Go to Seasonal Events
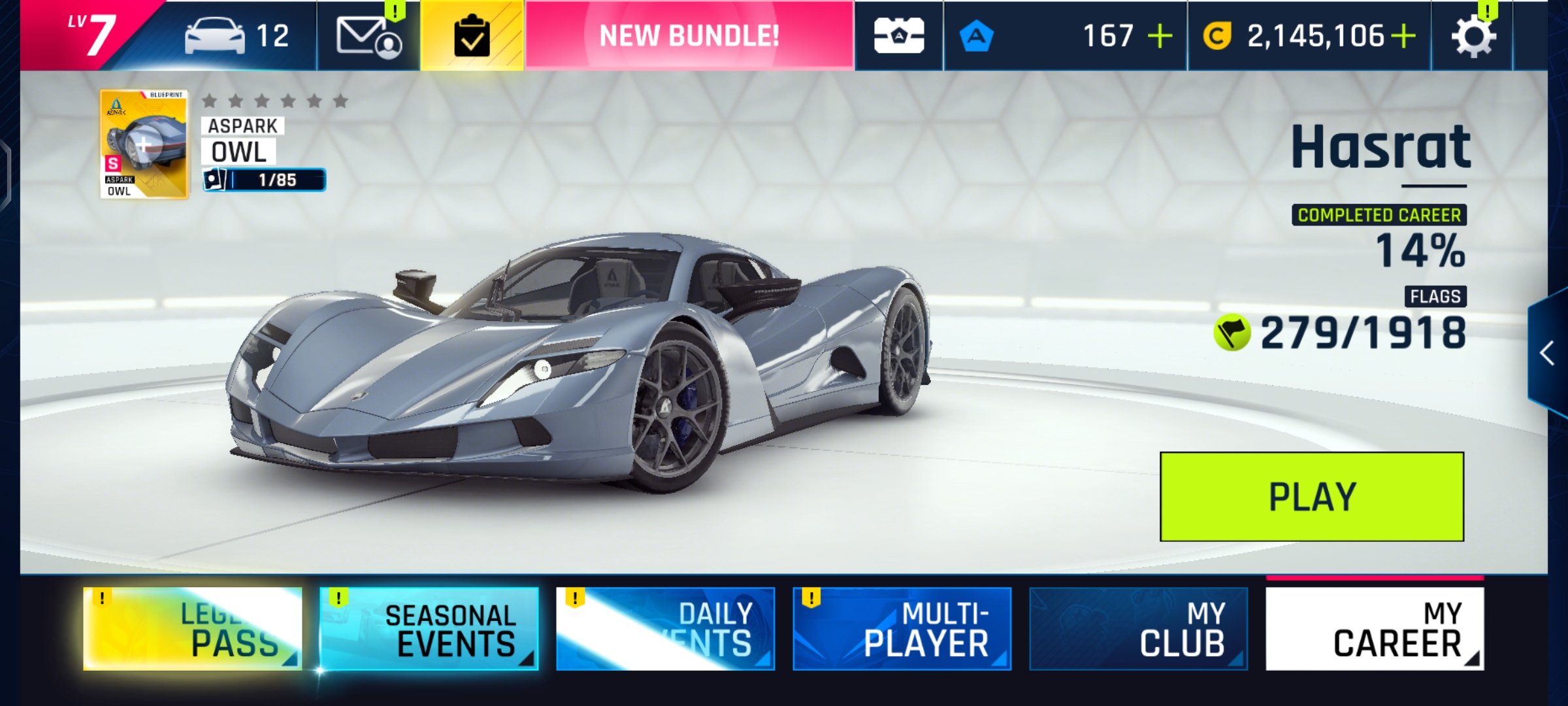Viewport: 1568px width, 706px height. click(429, 629)
